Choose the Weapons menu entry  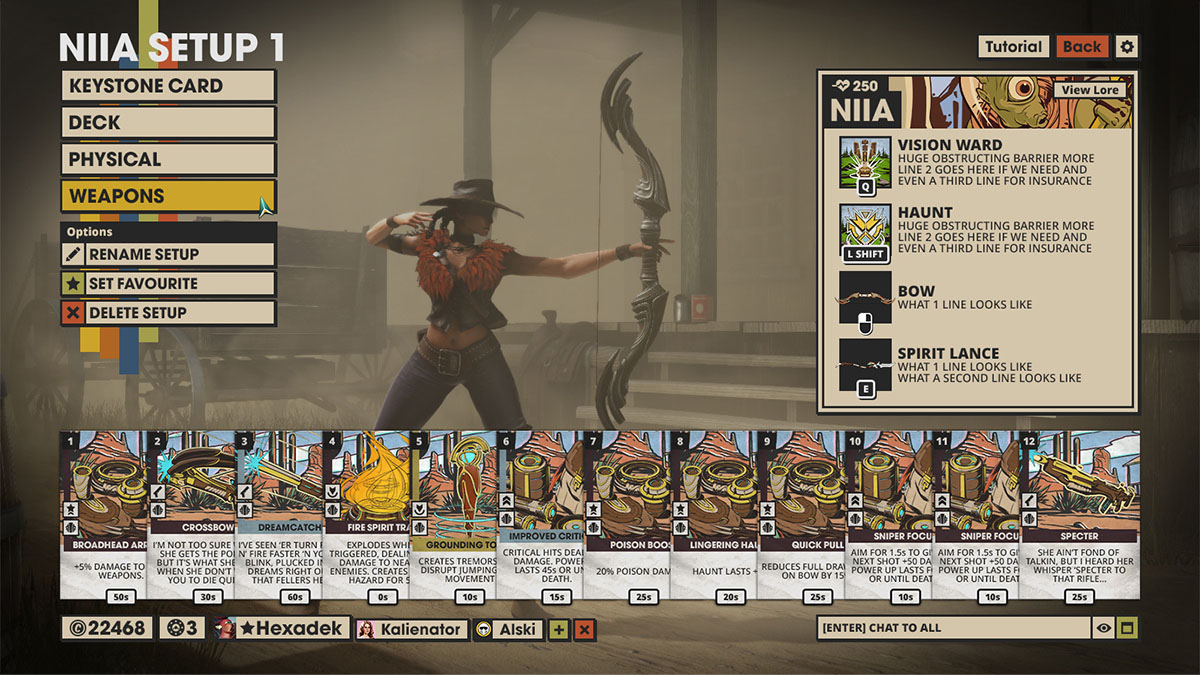pos(168,196)
